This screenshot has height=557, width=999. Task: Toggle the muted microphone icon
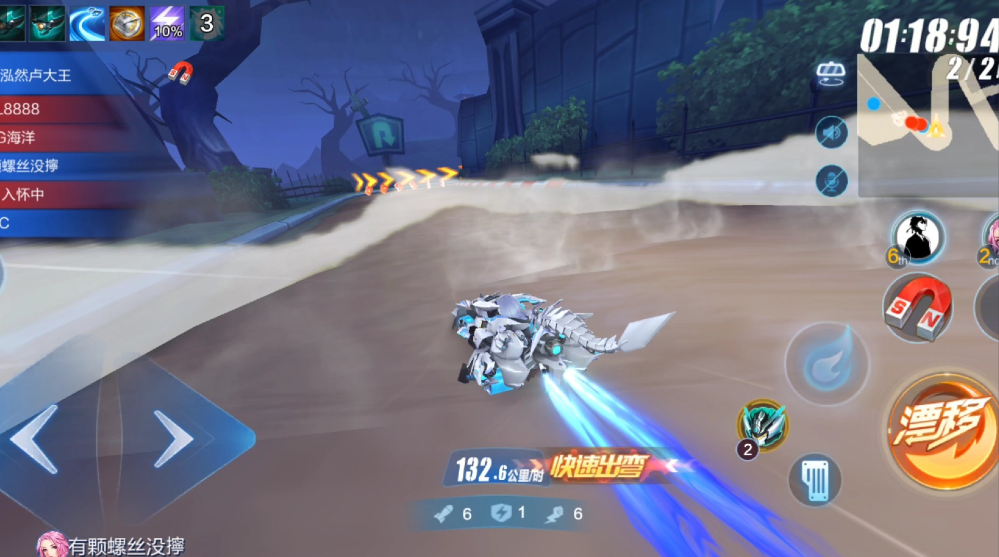pos(831,181)
